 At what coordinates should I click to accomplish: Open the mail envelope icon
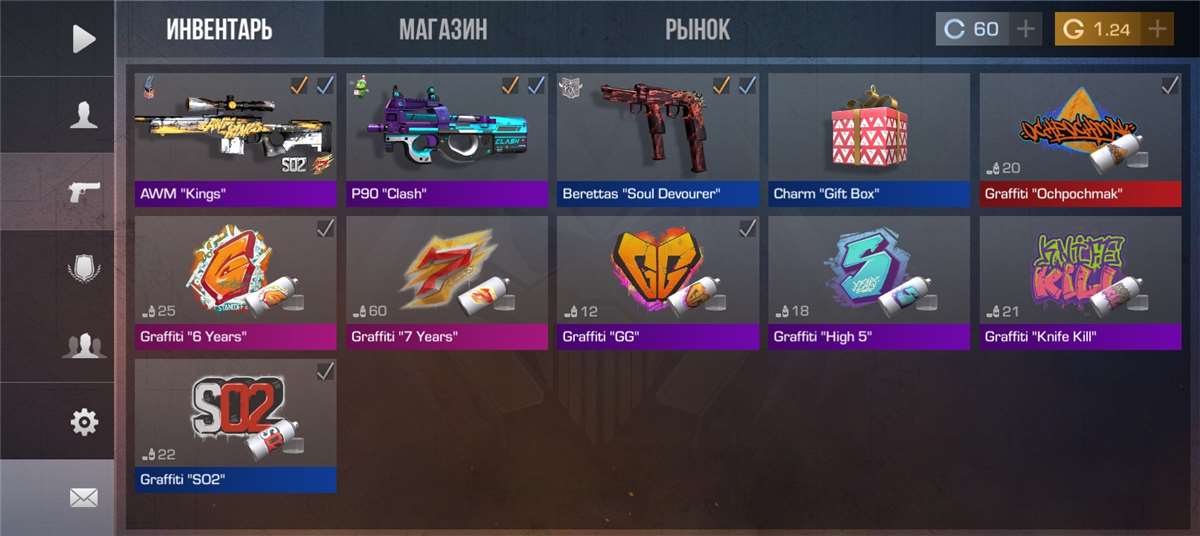(x=84, y=497)
